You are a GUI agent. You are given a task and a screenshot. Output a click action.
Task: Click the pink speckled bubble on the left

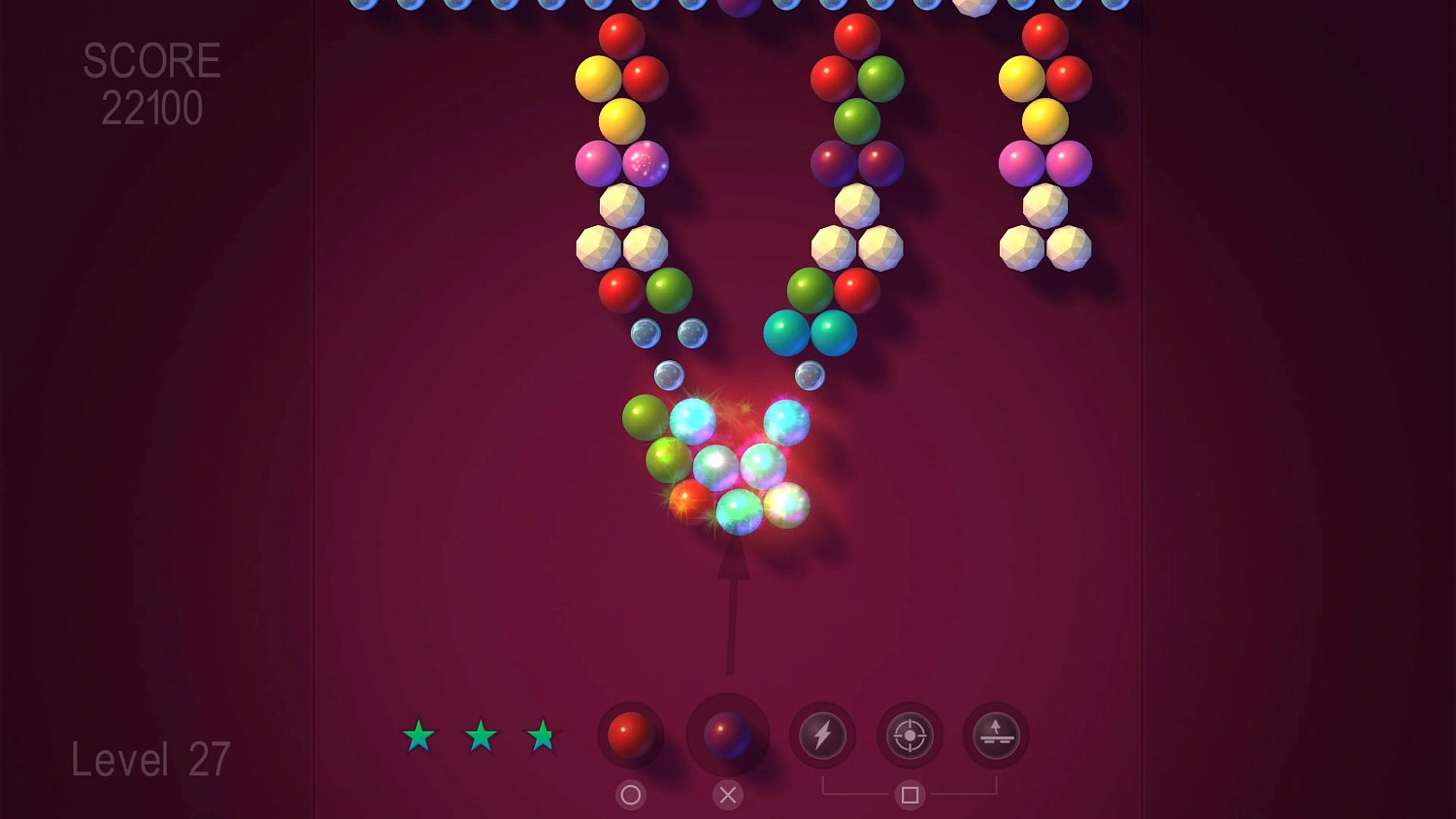(x=645, y=165)
